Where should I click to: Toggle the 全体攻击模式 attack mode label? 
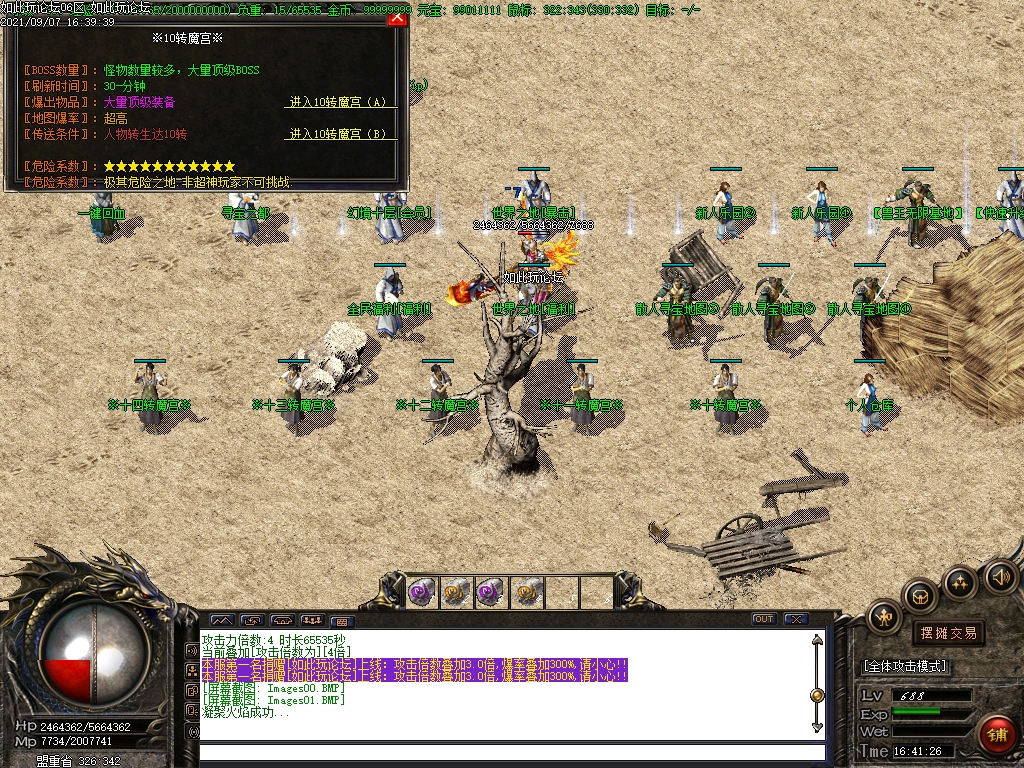click(905, 666)
